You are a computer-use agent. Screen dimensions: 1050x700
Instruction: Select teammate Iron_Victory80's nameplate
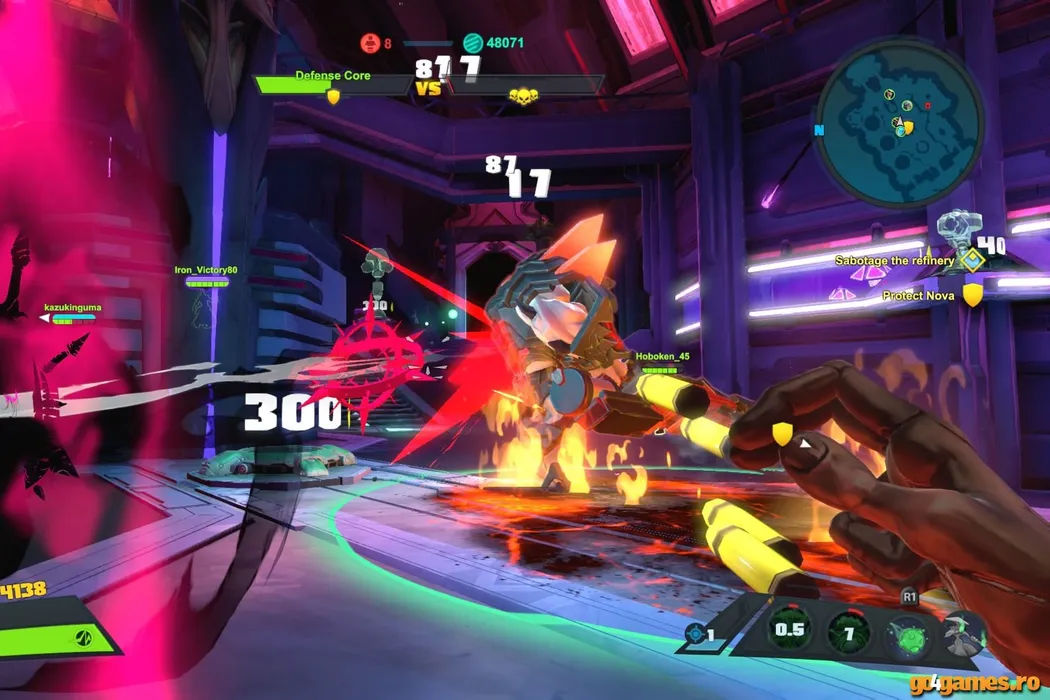pyautogui.click(x=206, y=271)
